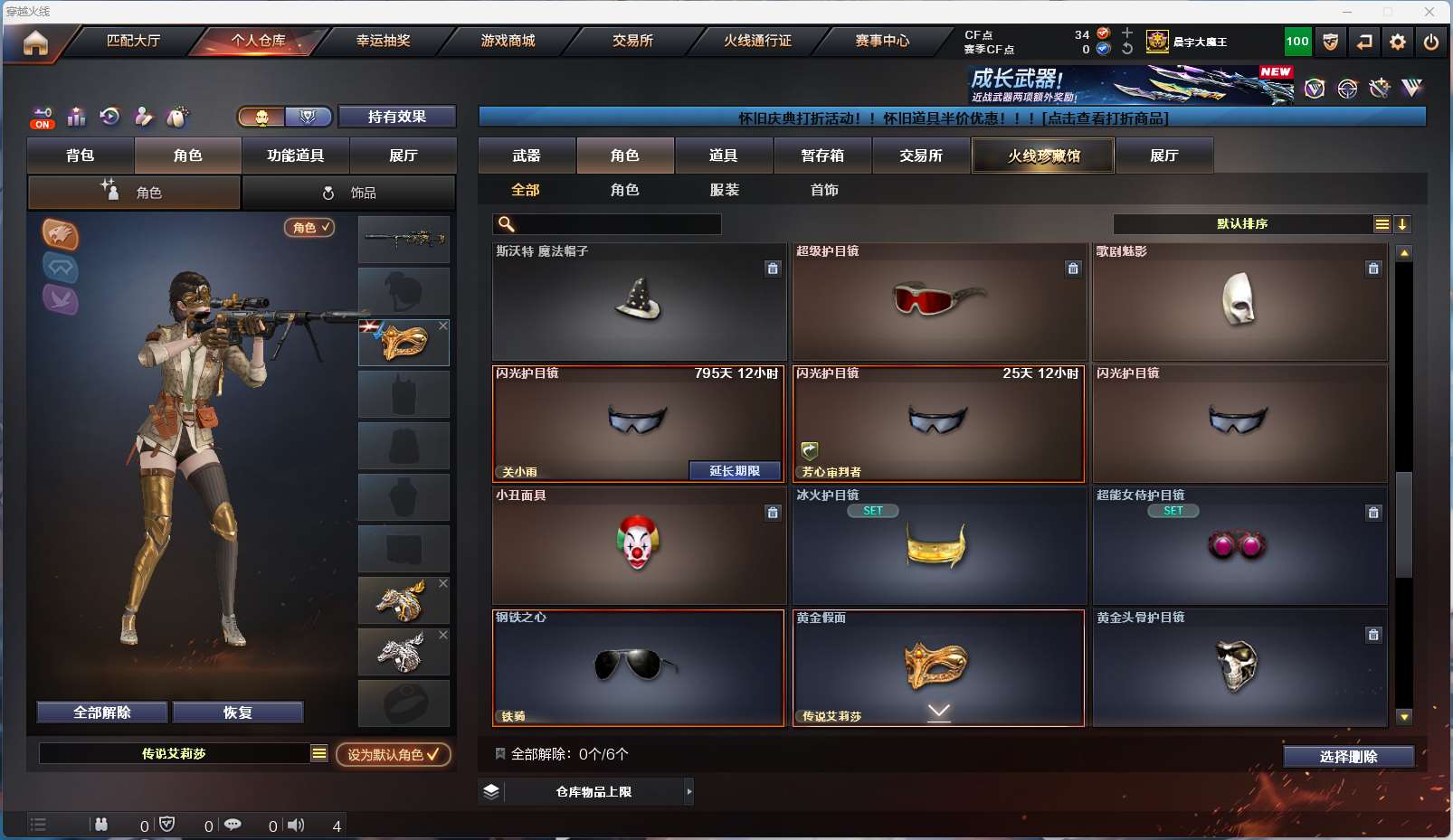The width and height of the screenshot is (1453, 840).
Task: Close the game window
Action: pos(1429,12)
